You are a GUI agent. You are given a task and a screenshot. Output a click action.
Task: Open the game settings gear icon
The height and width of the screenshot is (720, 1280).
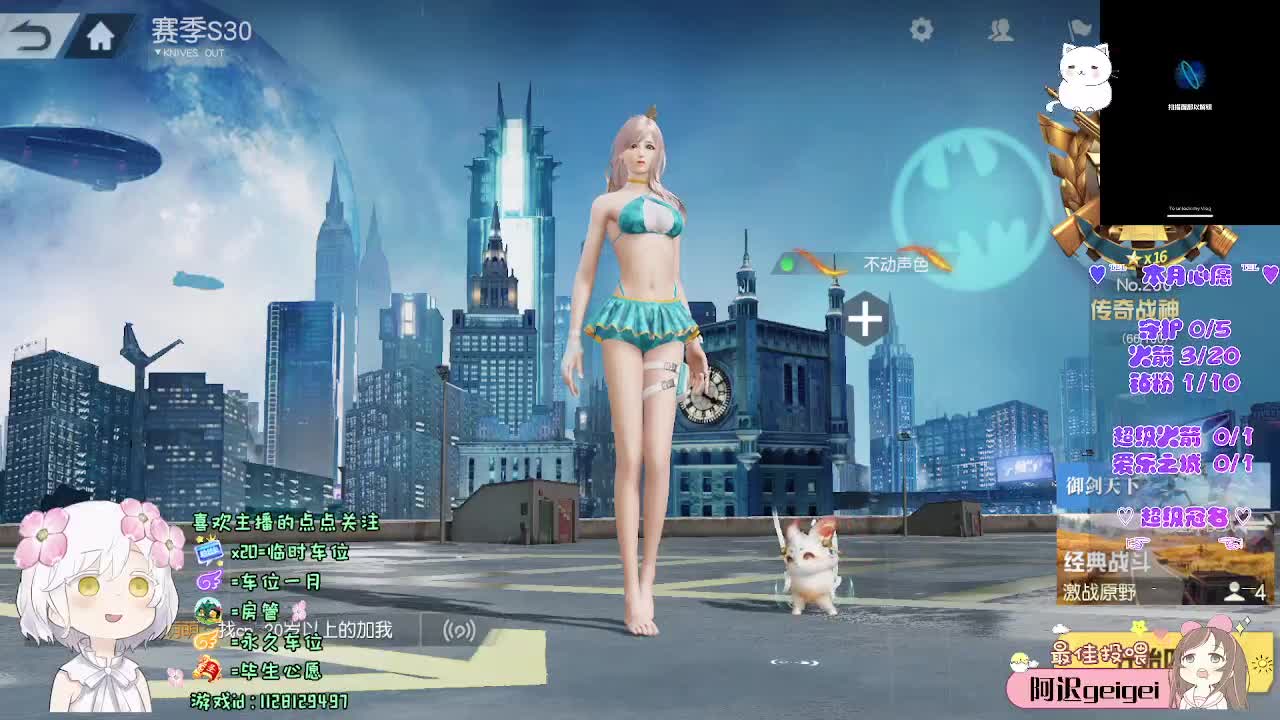pyautogui.click(x=923, y=32)
